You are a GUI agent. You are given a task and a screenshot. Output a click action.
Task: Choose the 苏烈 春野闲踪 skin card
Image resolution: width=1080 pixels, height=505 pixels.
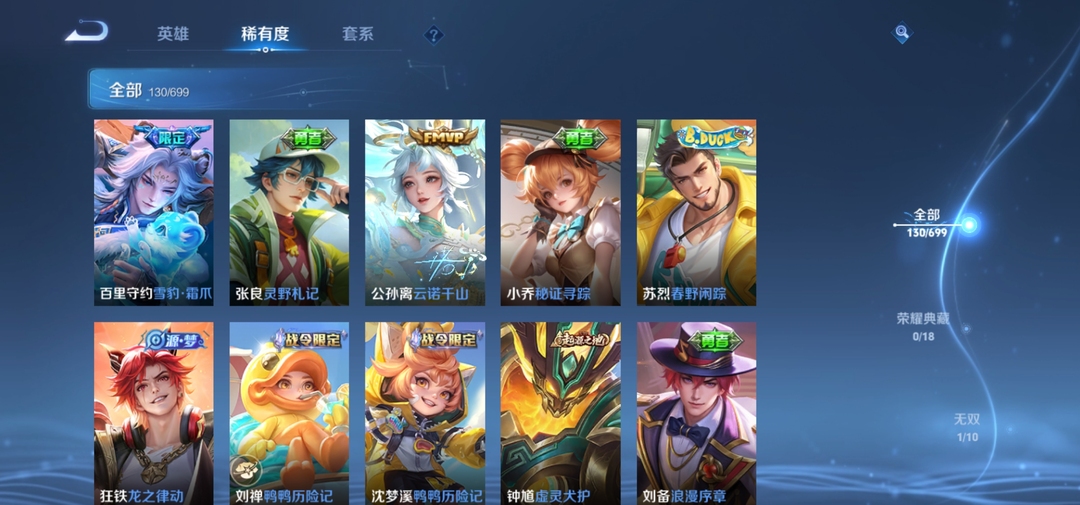coord(696,212)
